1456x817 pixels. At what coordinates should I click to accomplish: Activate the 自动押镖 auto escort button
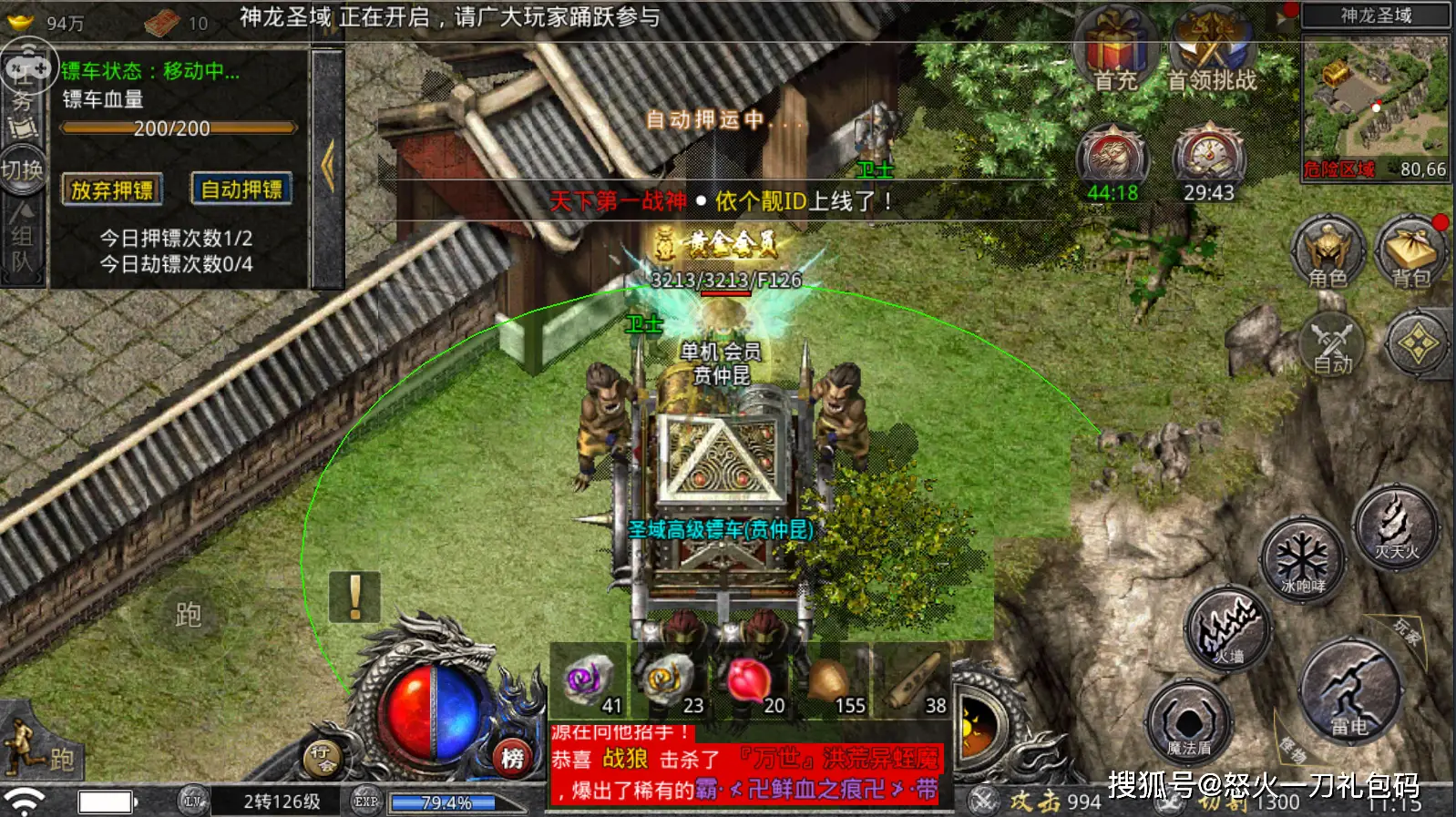241,189
